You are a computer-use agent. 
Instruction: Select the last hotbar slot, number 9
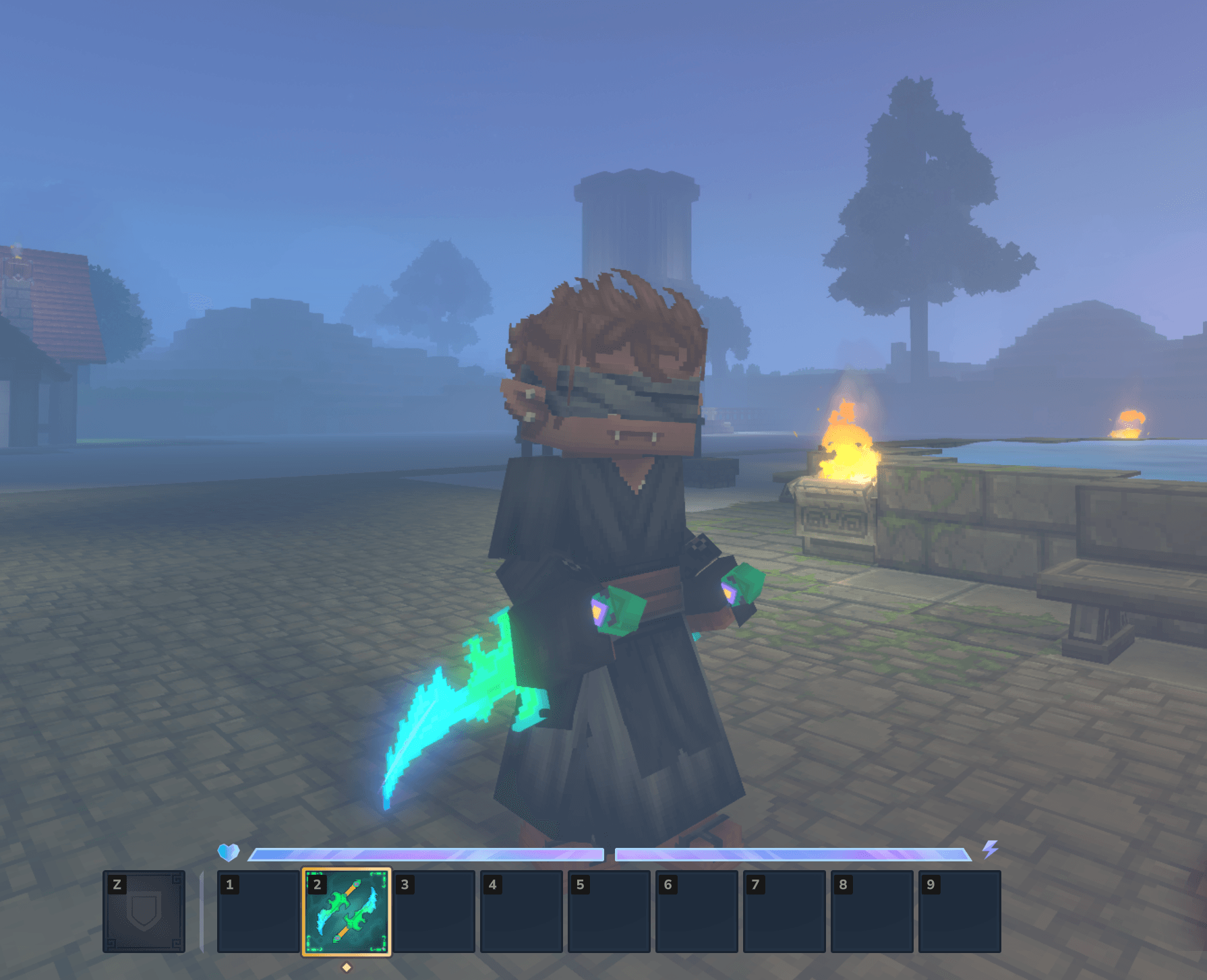point(960,911)
